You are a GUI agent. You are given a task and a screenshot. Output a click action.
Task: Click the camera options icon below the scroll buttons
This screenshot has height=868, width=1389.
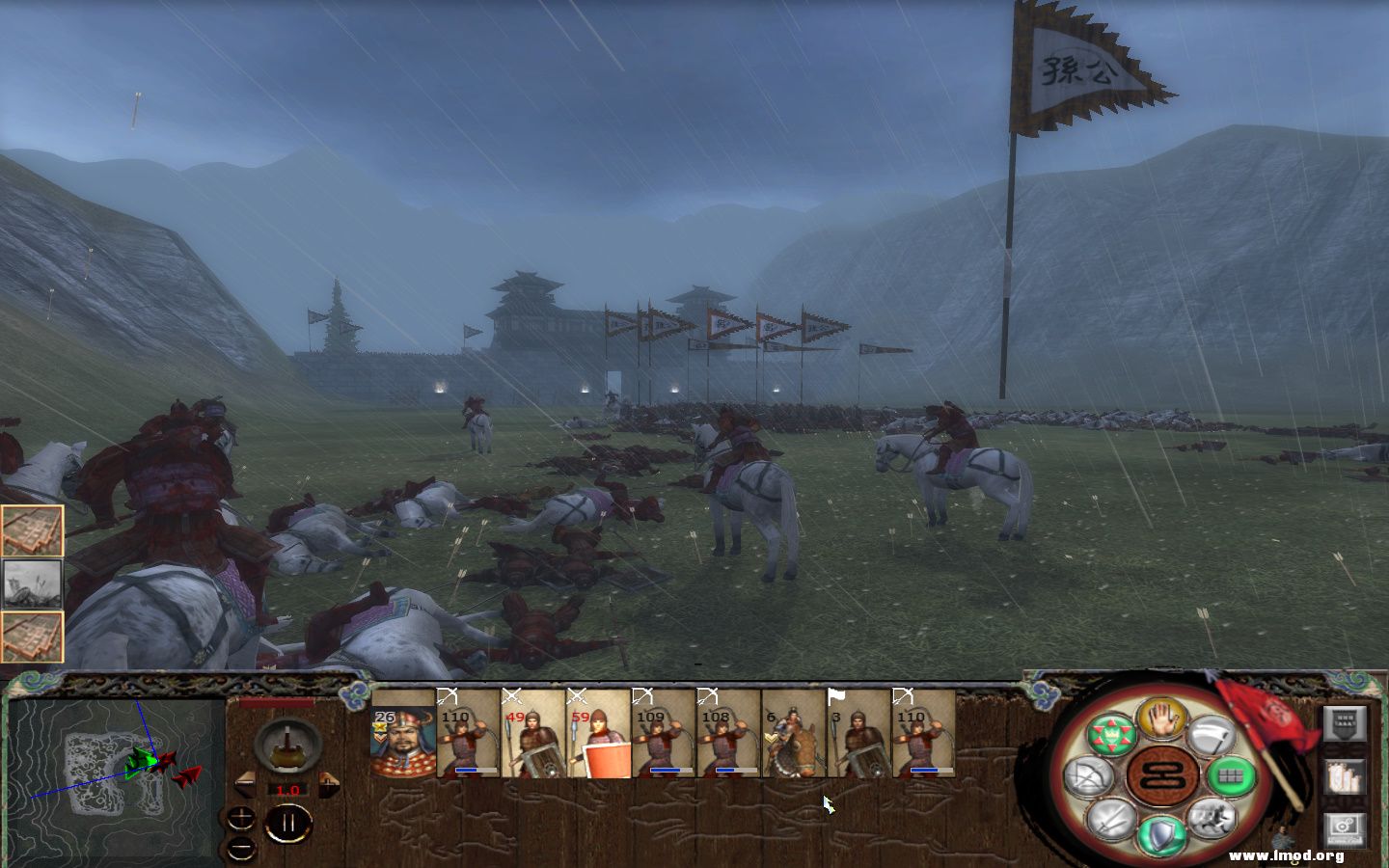click(x=1345, y=827)
